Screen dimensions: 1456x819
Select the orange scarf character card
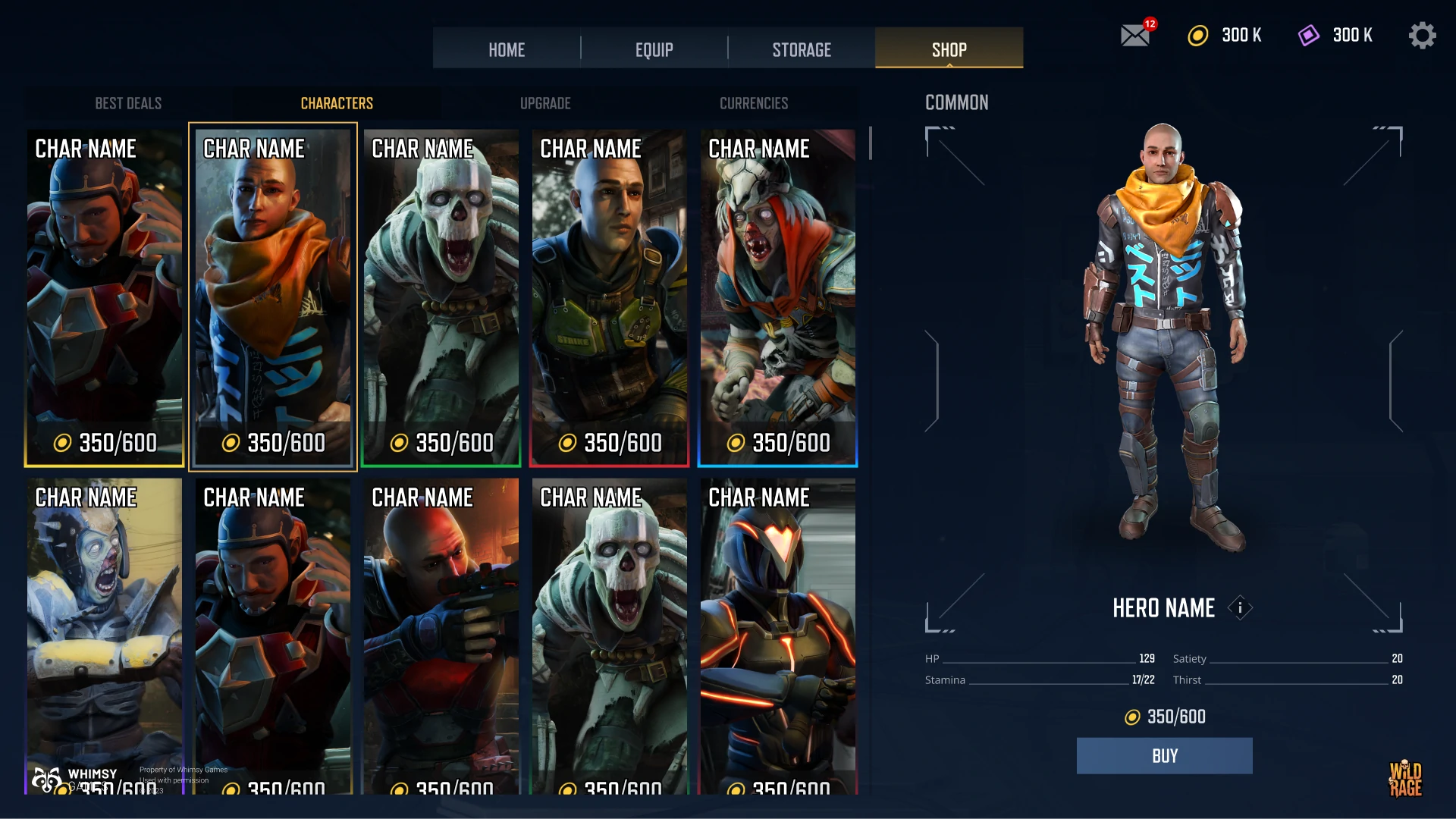point(273,296)
